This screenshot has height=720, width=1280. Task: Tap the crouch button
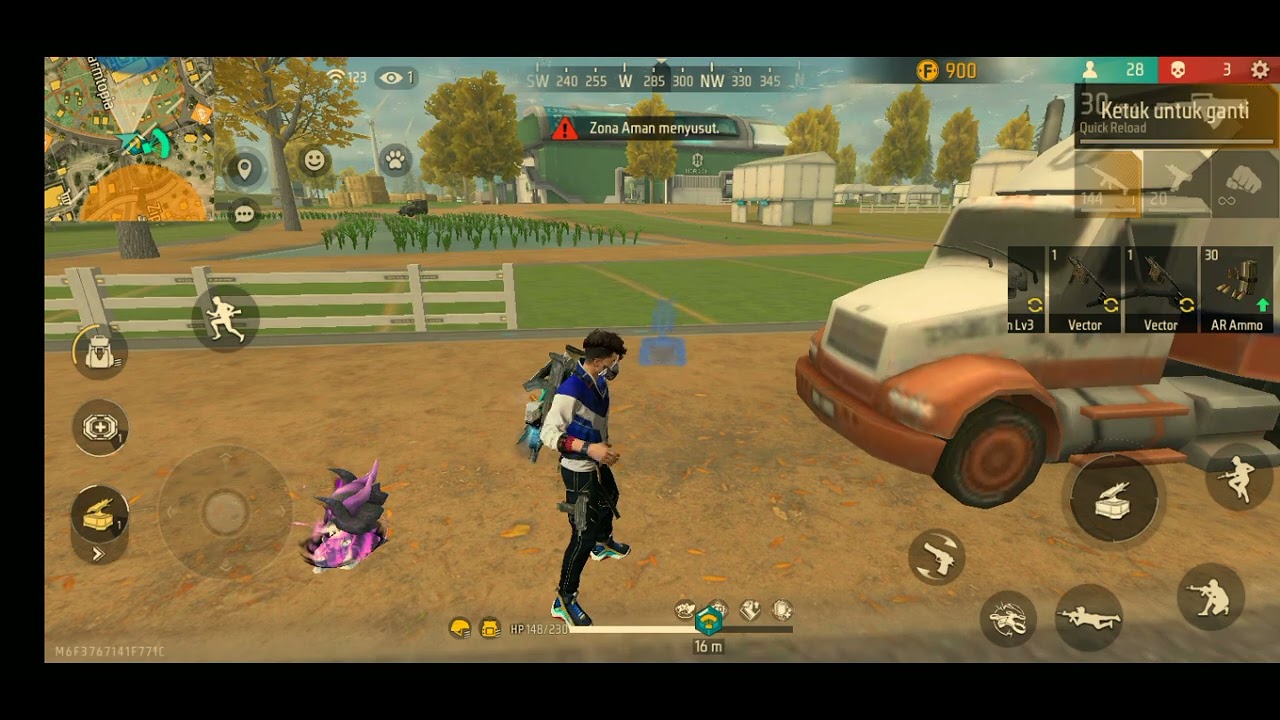(1211, 597)
